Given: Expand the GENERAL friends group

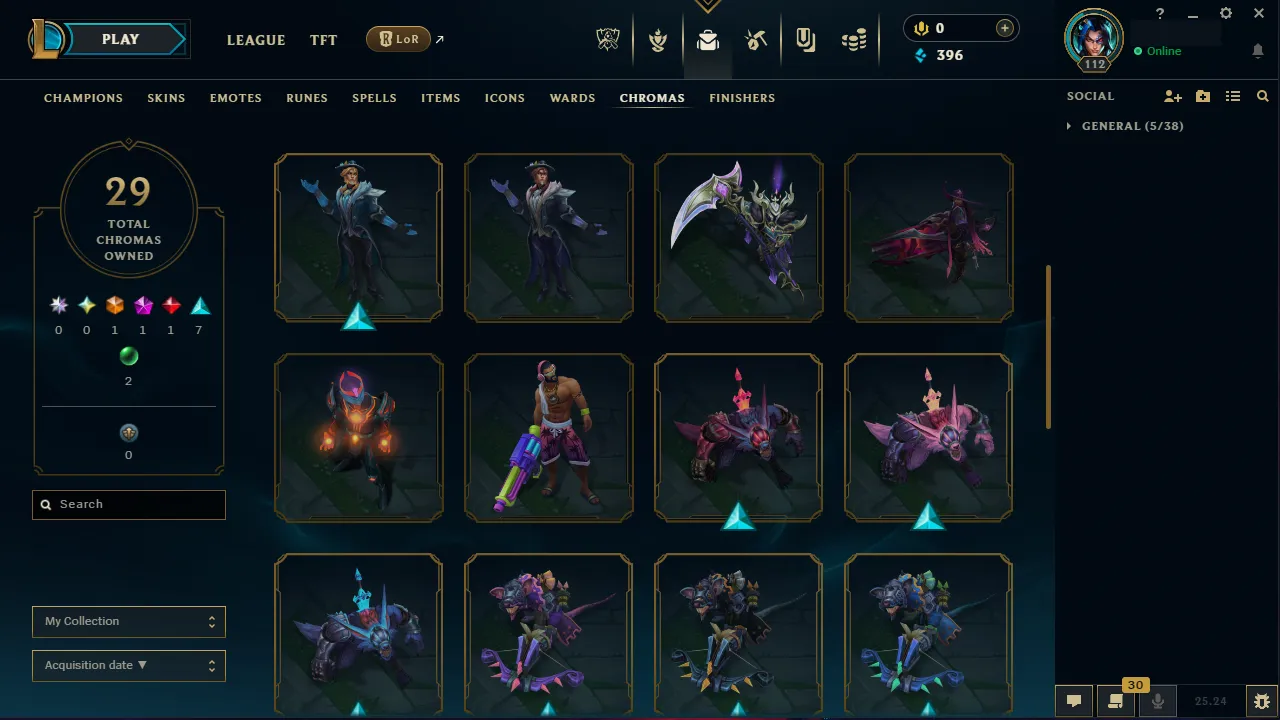Looking at the screenshot, I should coord(1069,126).
